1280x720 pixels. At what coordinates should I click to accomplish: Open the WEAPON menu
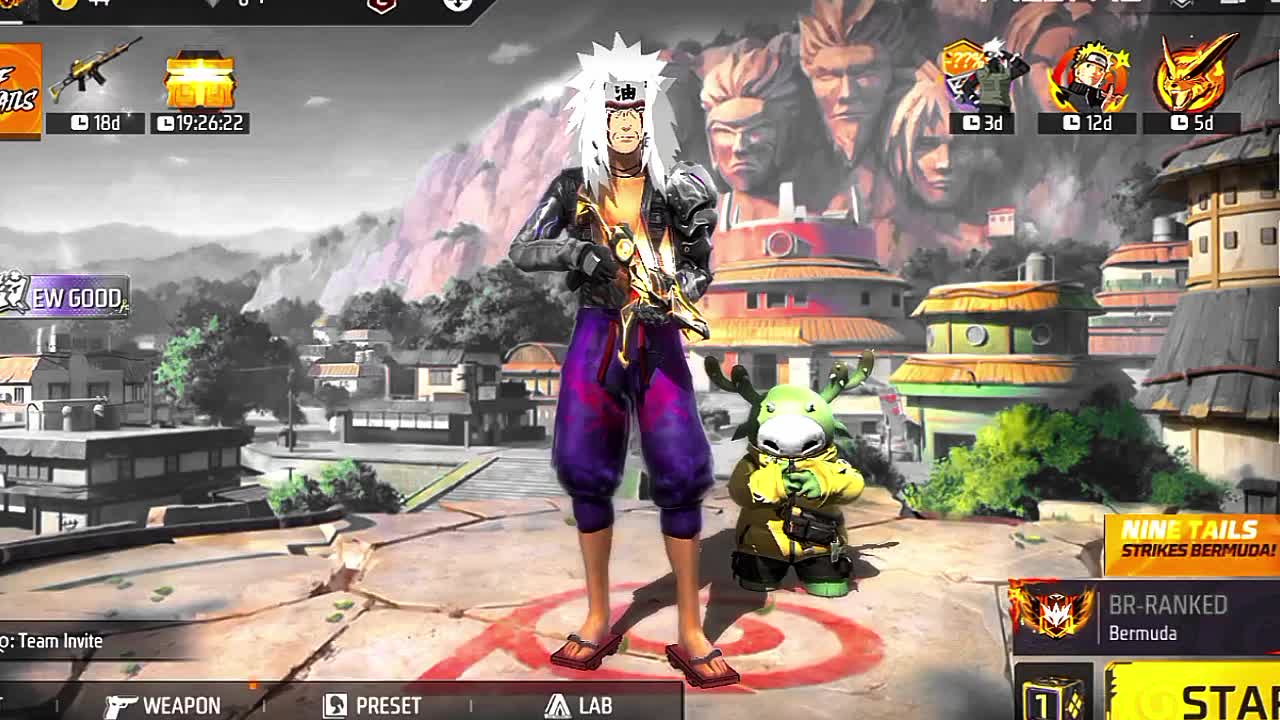tap(164, 705)
